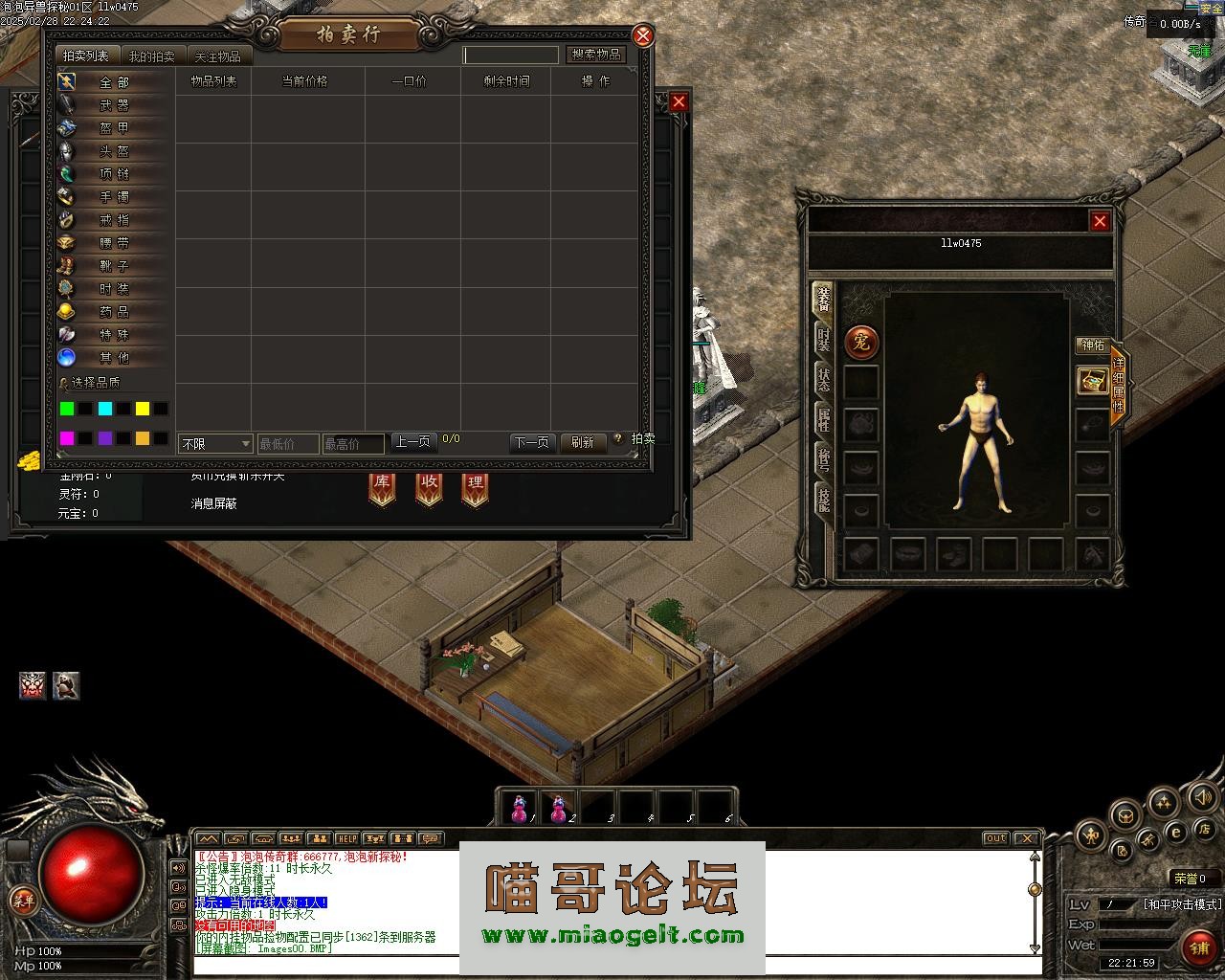
Task: Pick the green quality swatch
Action: pyautogui.click(x=67, y=409)
